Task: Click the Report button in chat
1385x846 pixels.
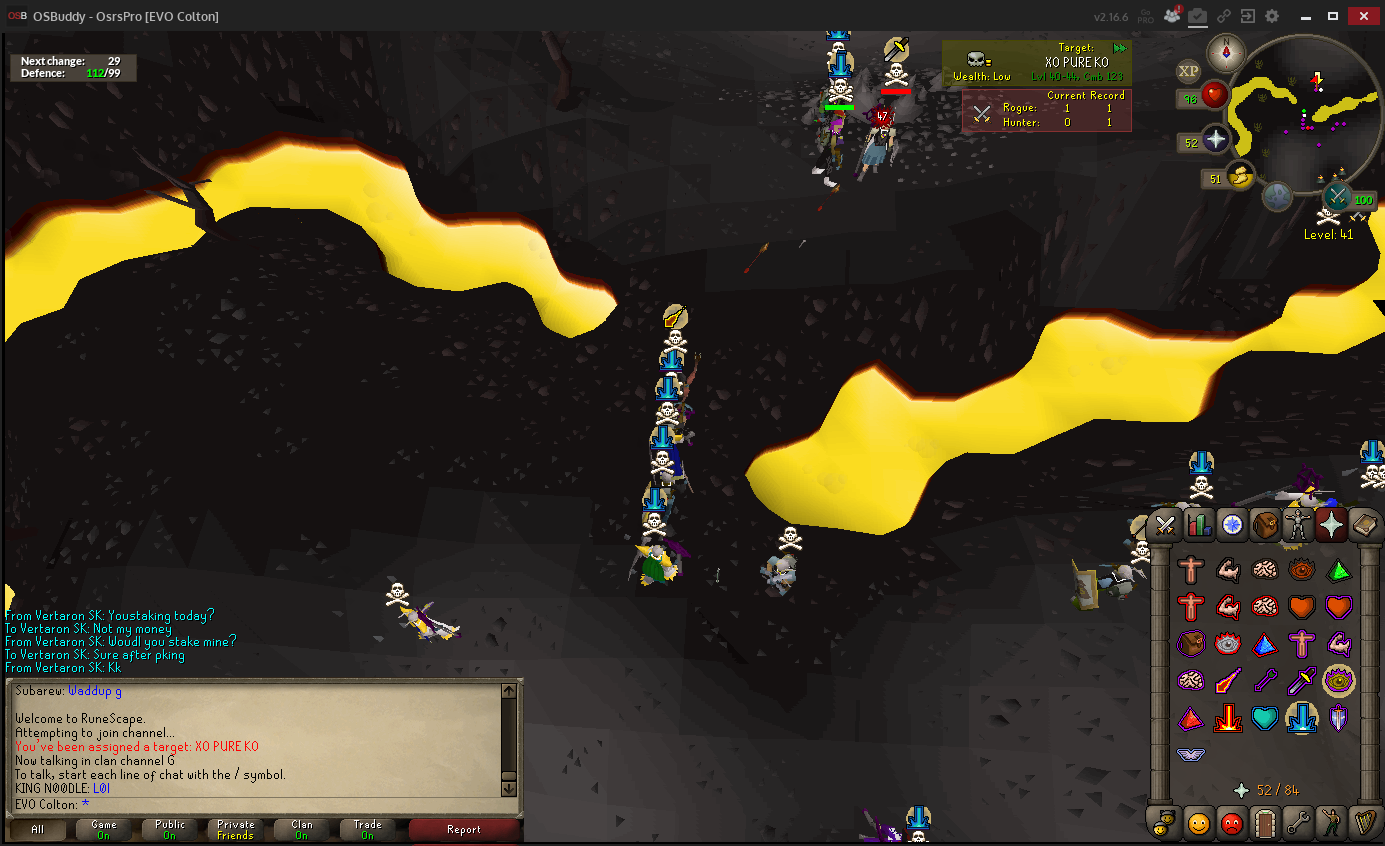Action: 464,829
